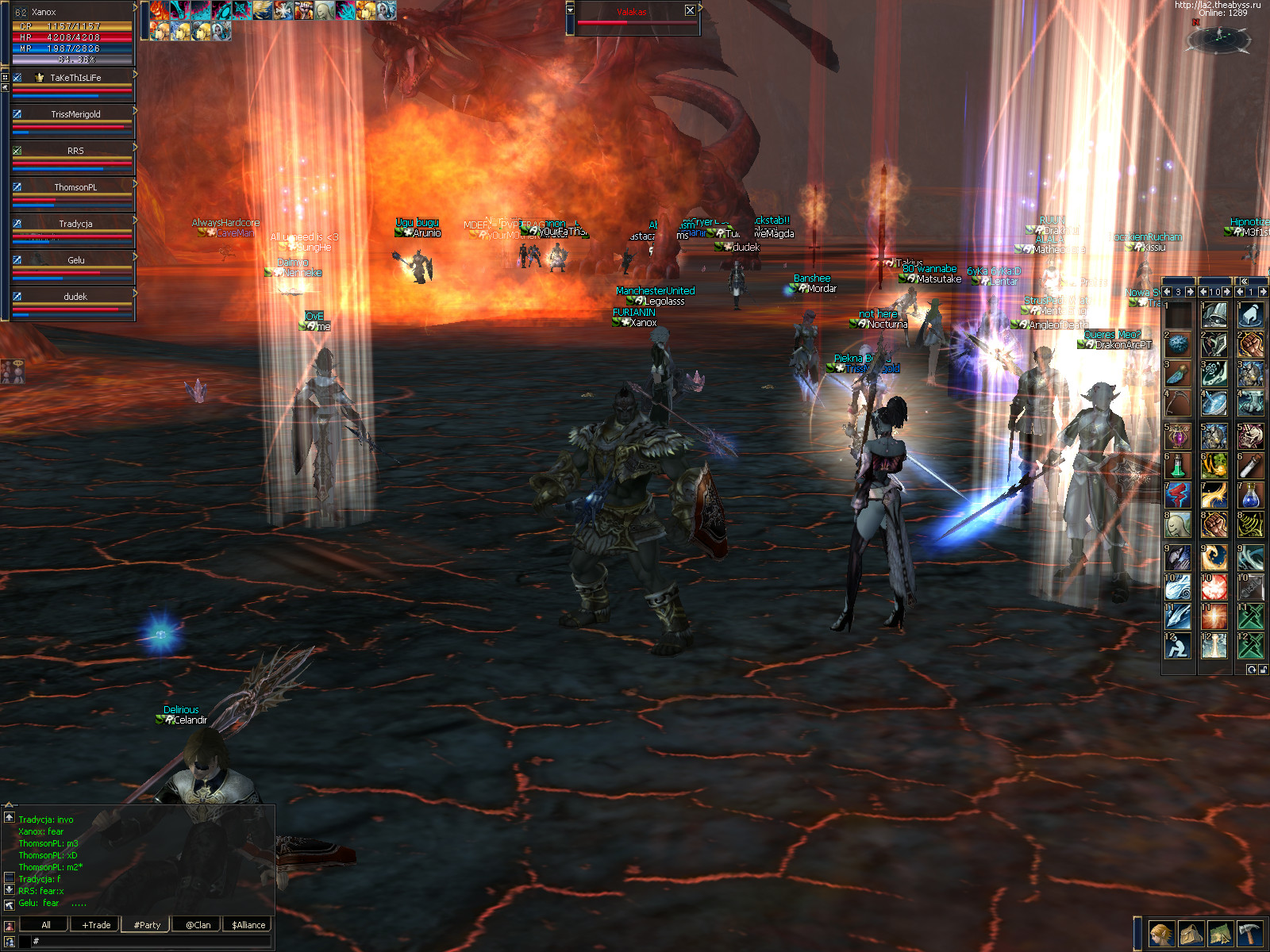Click the compass radar minimap

click(x=1222, y=38)
